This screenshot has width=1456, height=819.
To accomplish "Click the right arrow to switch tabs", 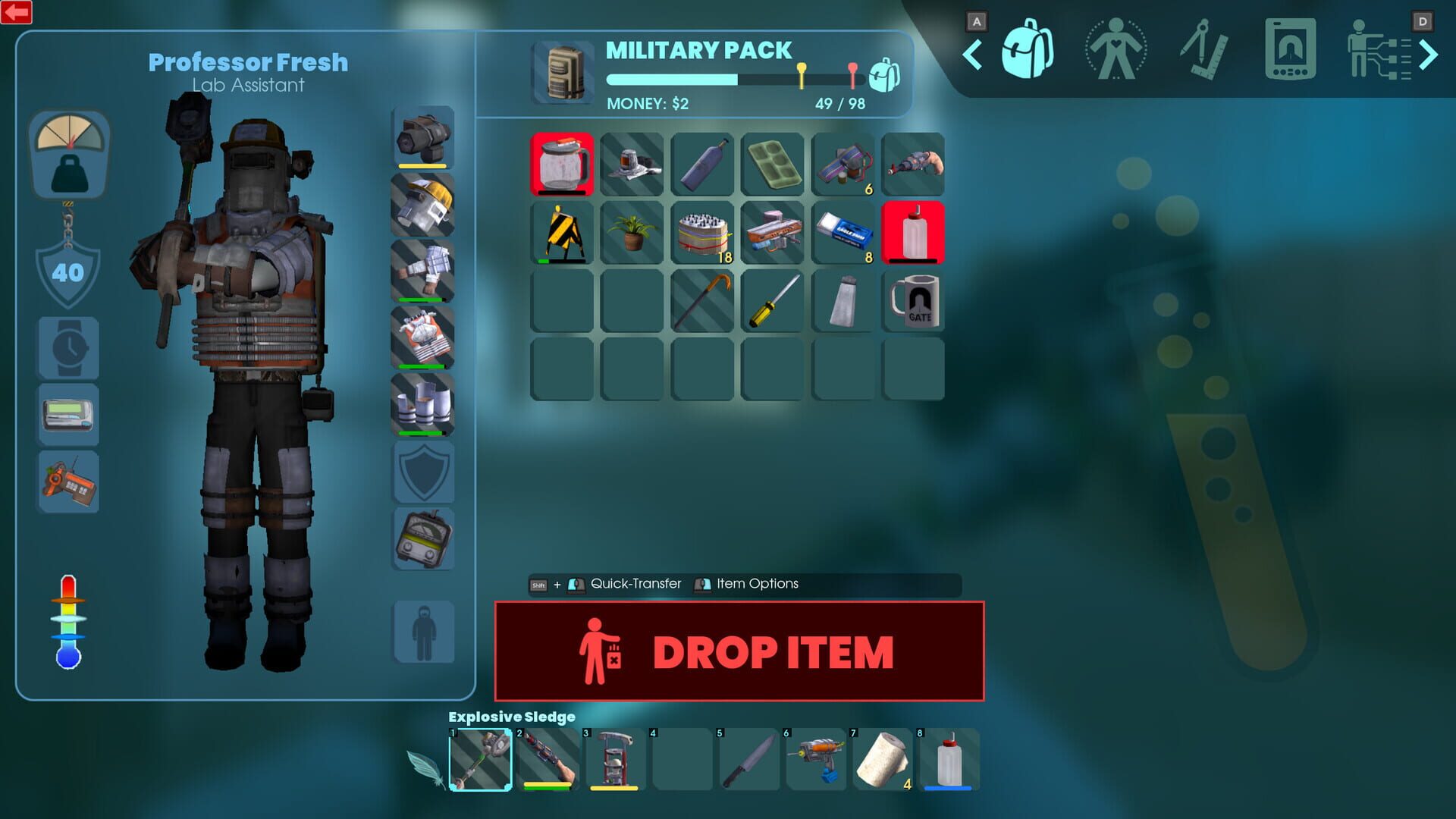I will (1429, 54).
